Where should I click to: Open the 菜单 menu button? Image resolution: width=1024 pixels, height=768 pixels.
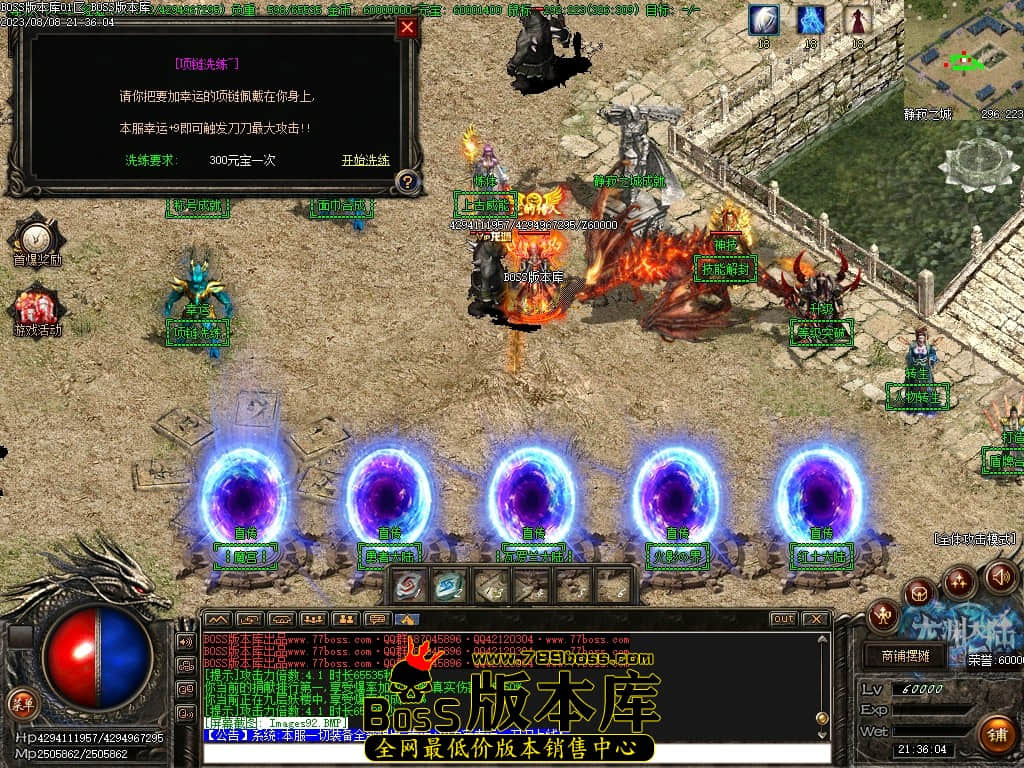[21, 703]
